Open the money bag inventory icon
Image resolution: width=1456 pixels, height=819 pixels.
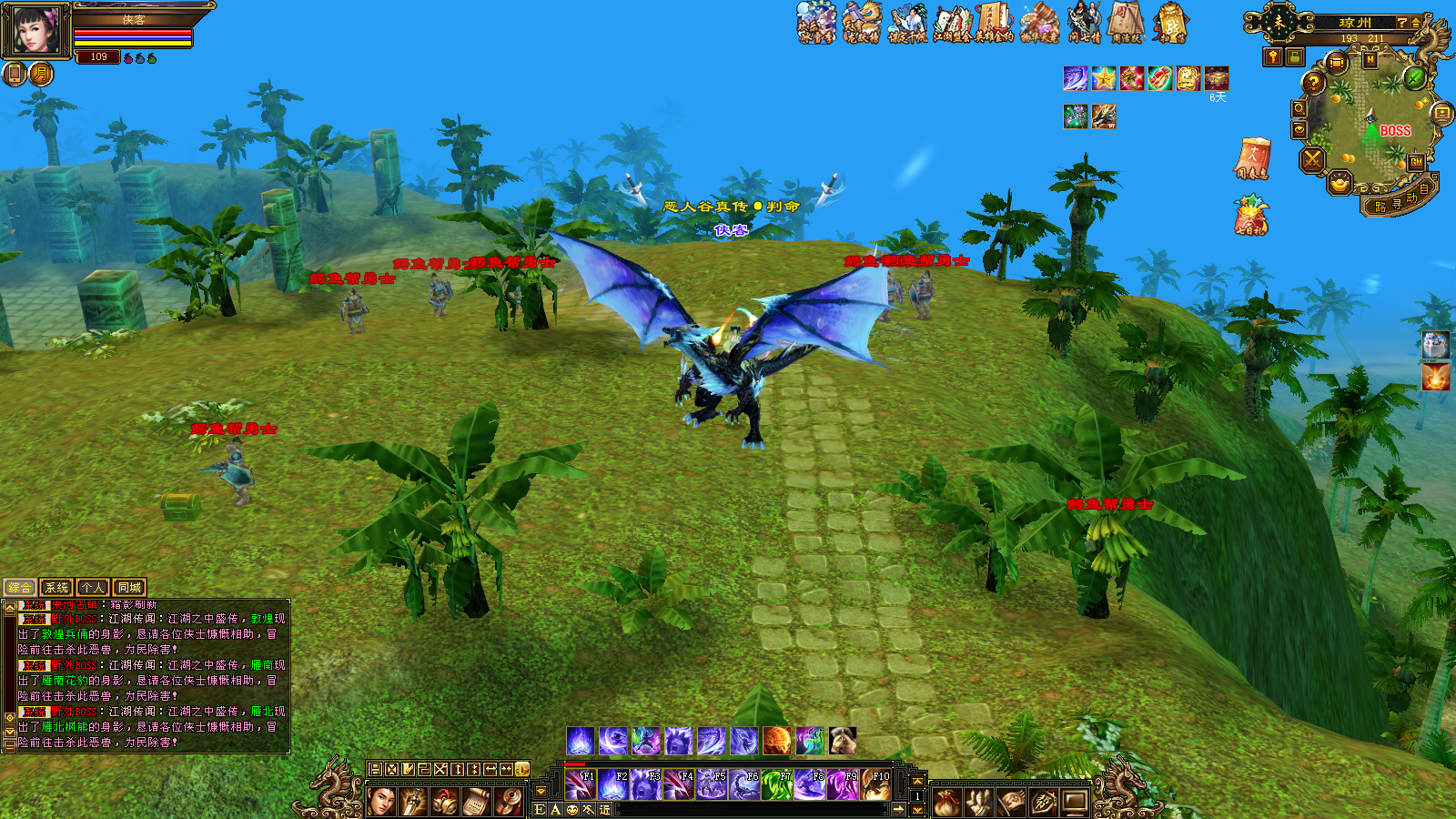[947, 802]
